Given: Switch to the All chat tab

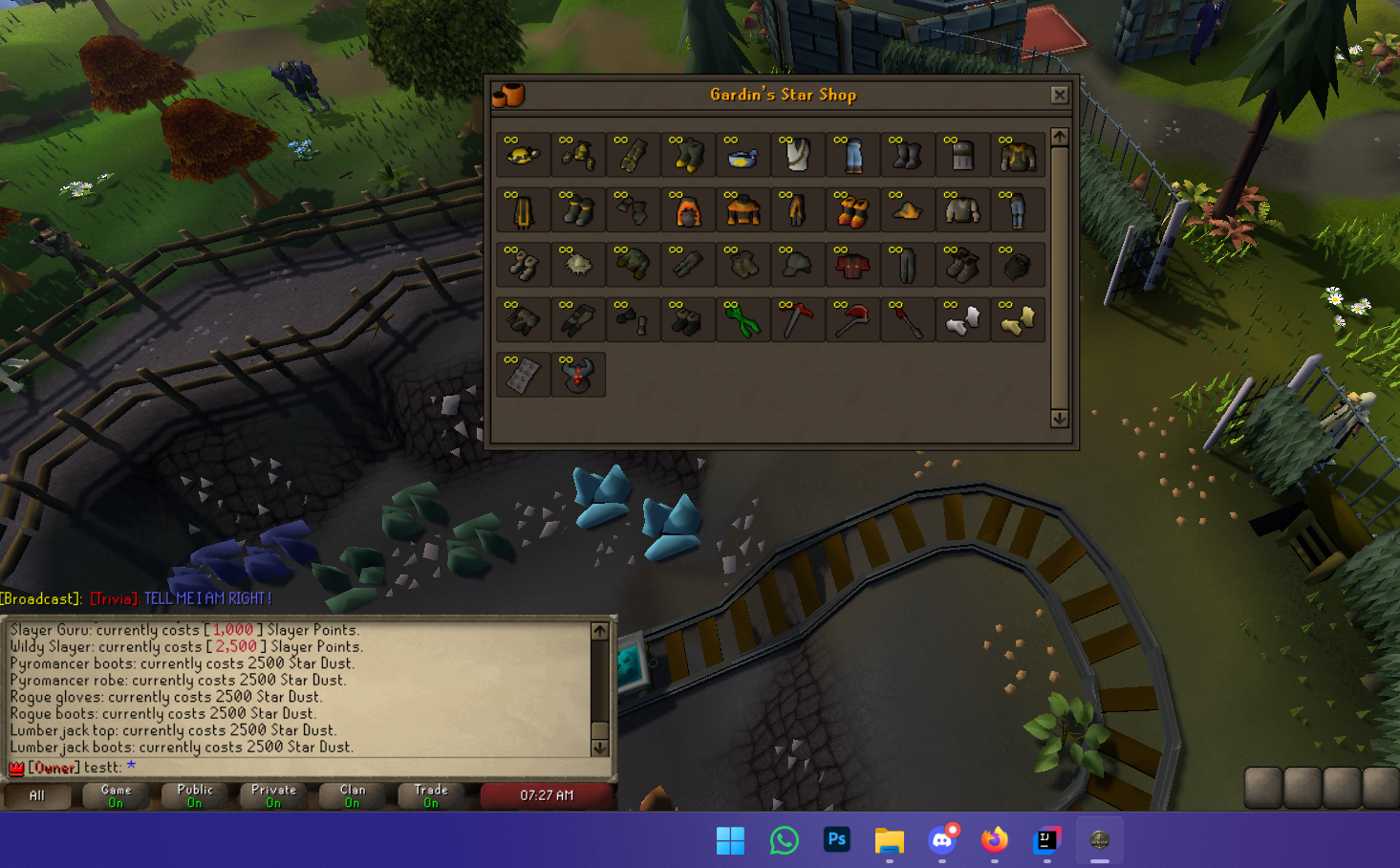Looking at the screenshot, I should [37, 795].
